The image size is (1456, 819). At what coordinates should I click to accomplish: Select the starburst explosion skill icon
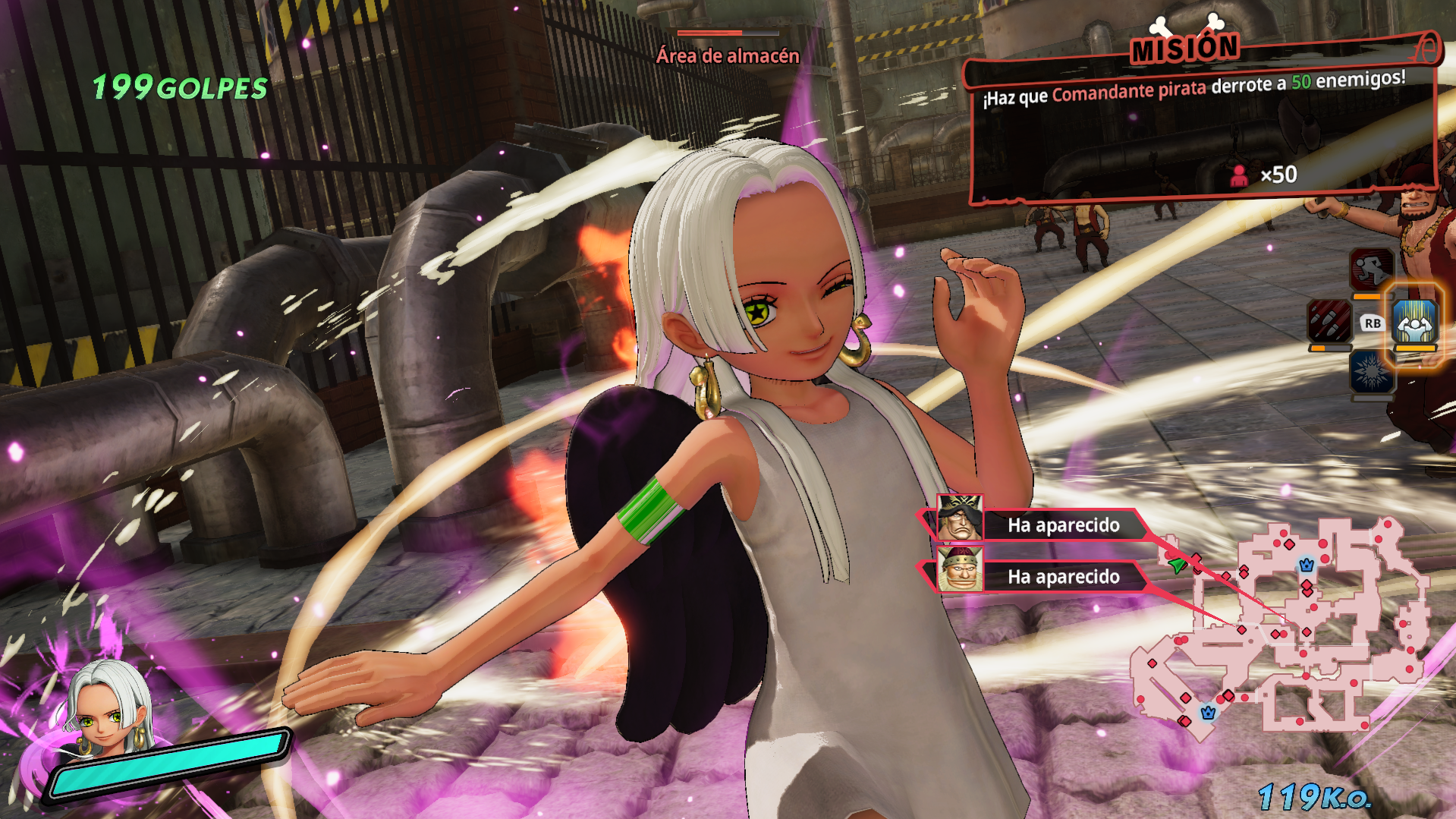(1372, 373)
